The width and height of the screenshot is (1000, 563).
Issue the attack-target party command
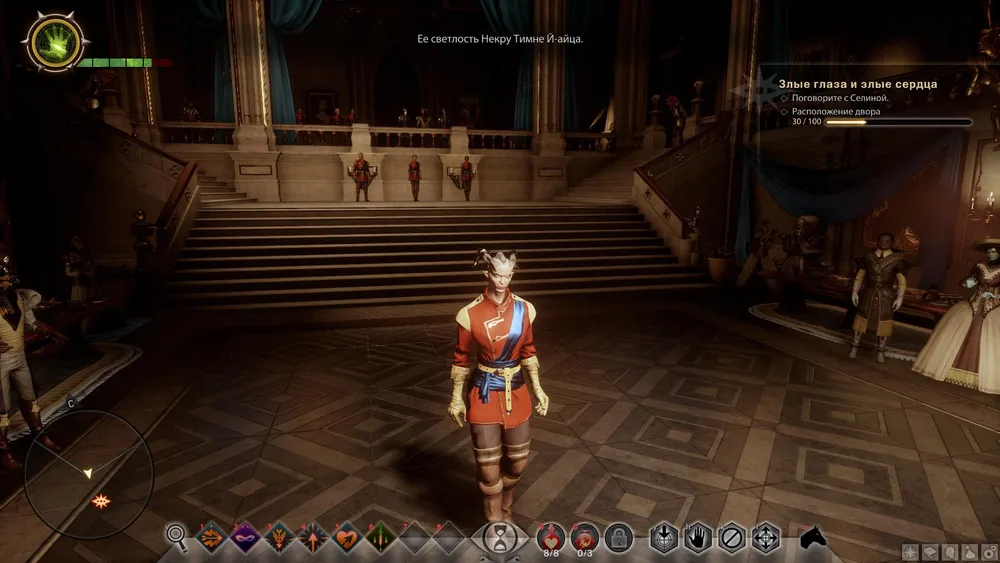(664, 537)
